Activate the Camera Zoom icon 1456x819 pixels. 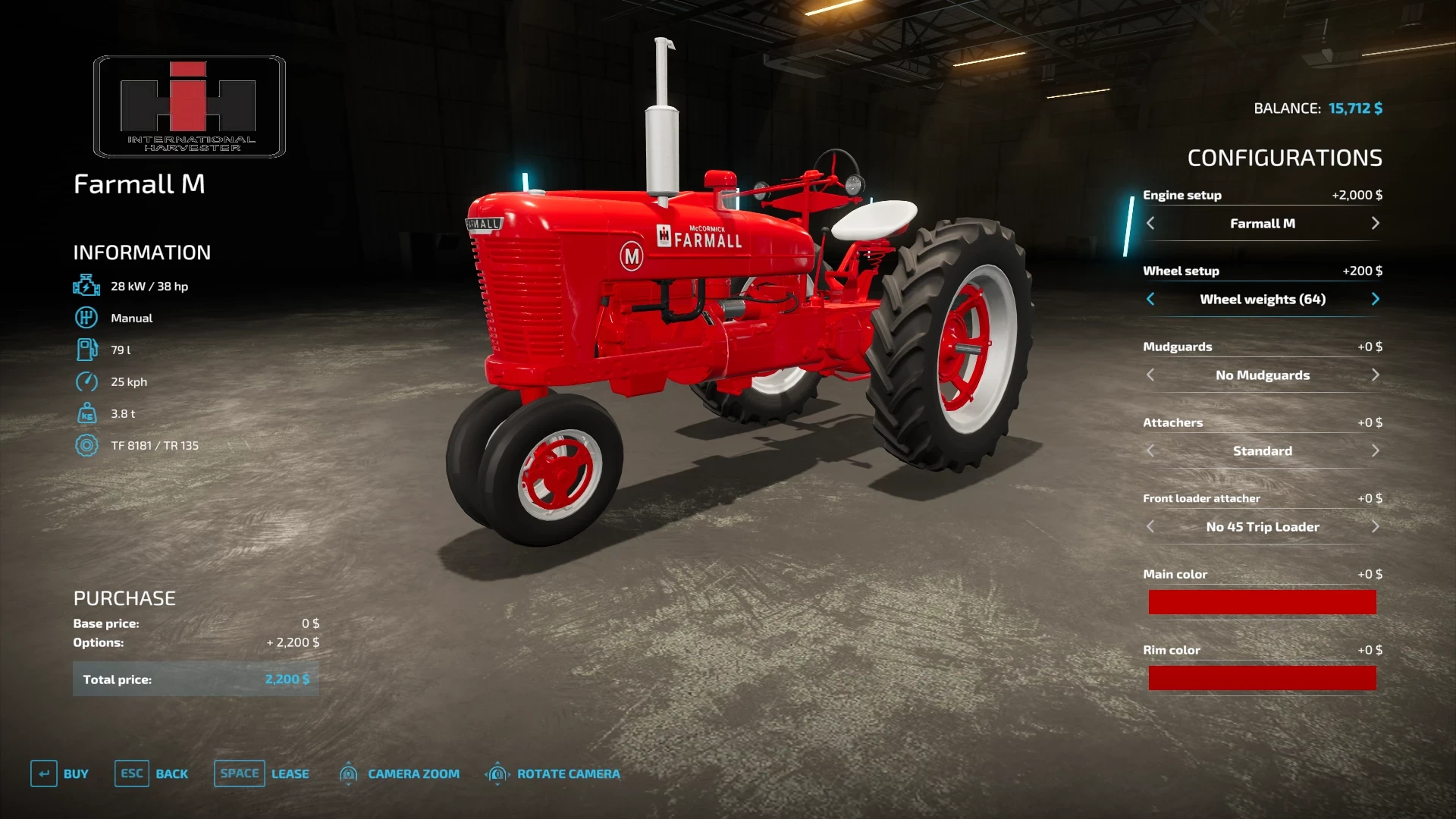[348, 773]
